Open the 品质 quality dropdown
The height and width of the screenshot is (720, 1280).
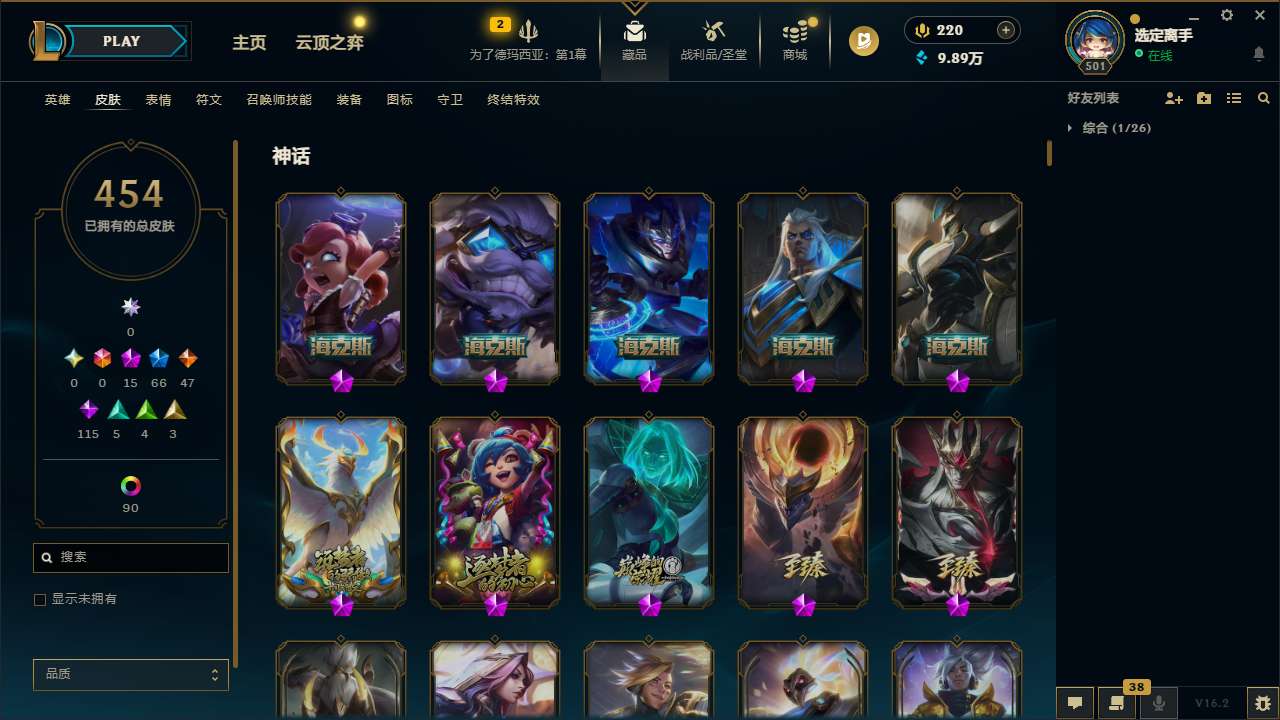click(130, 674)
